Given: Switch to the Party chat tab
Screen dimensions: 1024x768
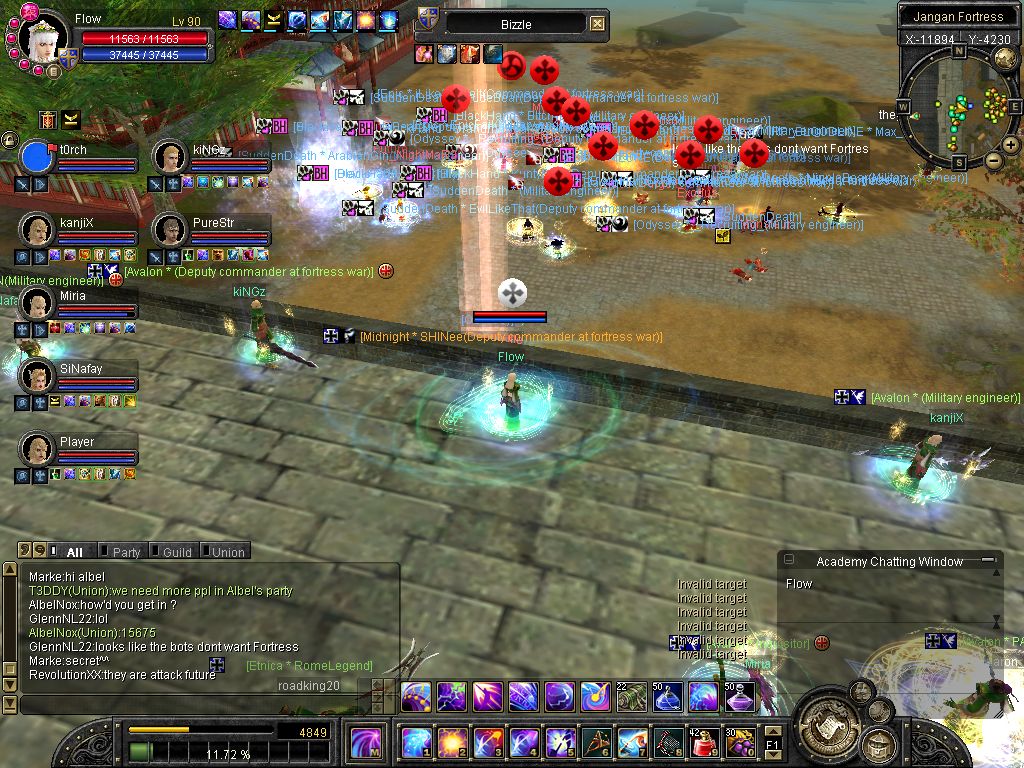Looking at the screenshot, I should pyautogui.click(x=126, y=552).
